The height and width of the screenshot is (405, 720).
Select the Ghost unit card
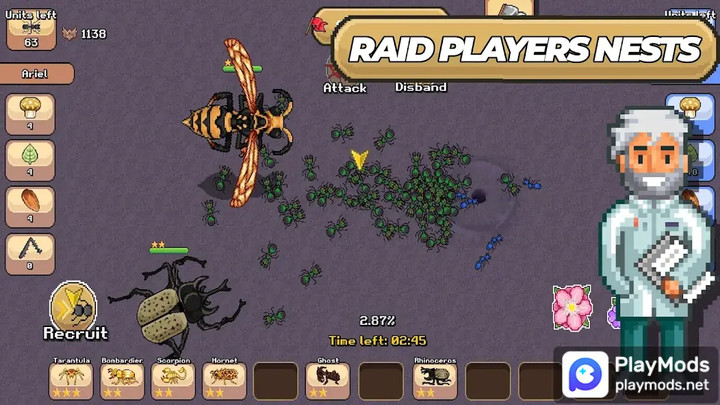pyautogui.click(x=328, y=379)
